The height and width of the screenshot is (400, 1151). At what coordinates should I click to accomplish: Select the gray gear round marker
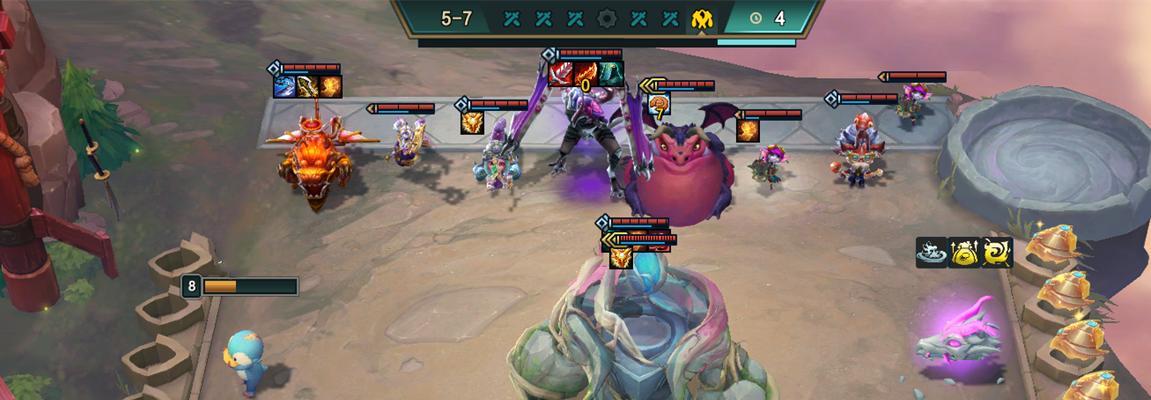tap(607, 18)
